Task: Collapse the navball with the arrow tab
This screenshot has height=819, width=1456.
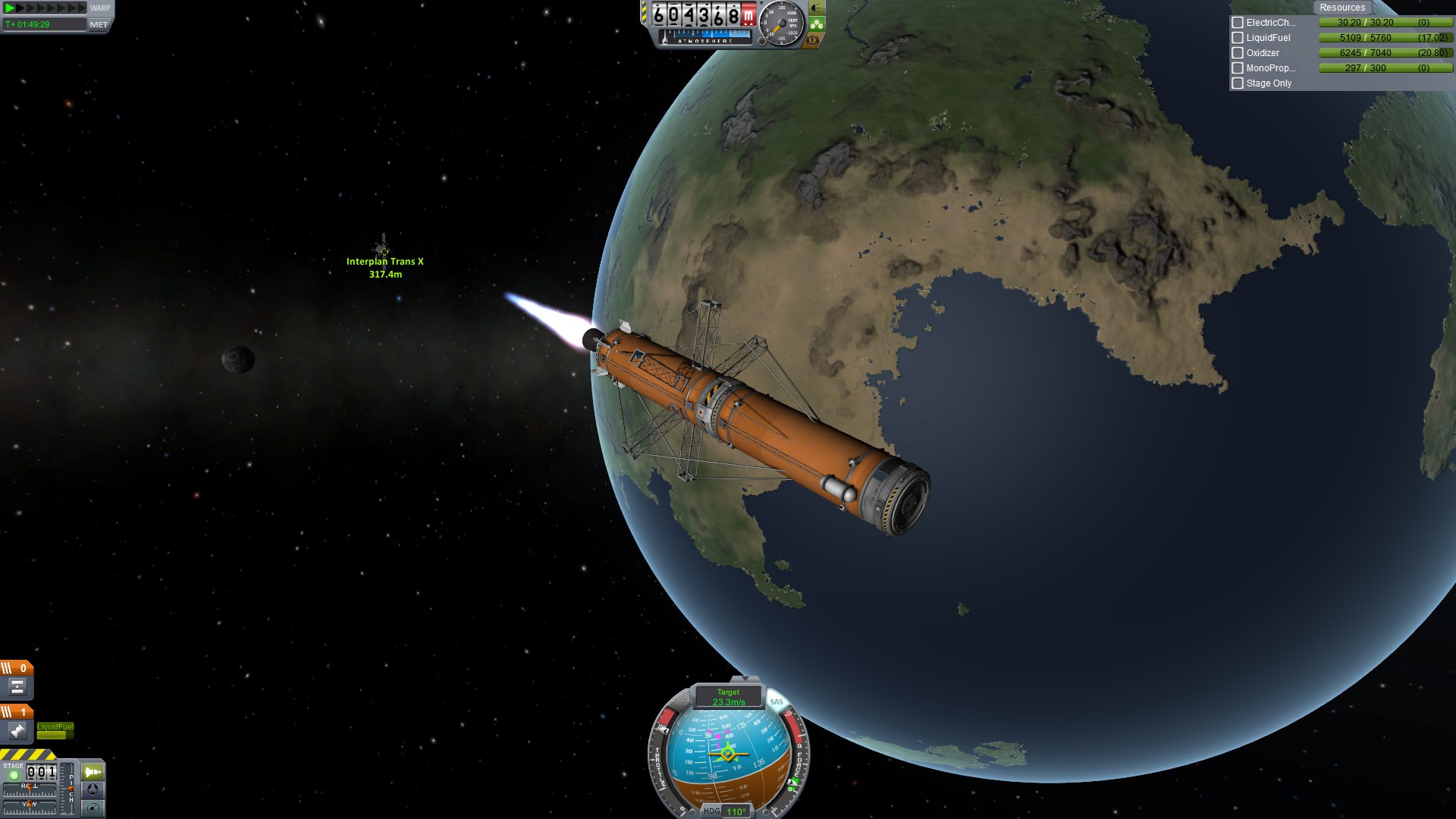Action: 745,679
